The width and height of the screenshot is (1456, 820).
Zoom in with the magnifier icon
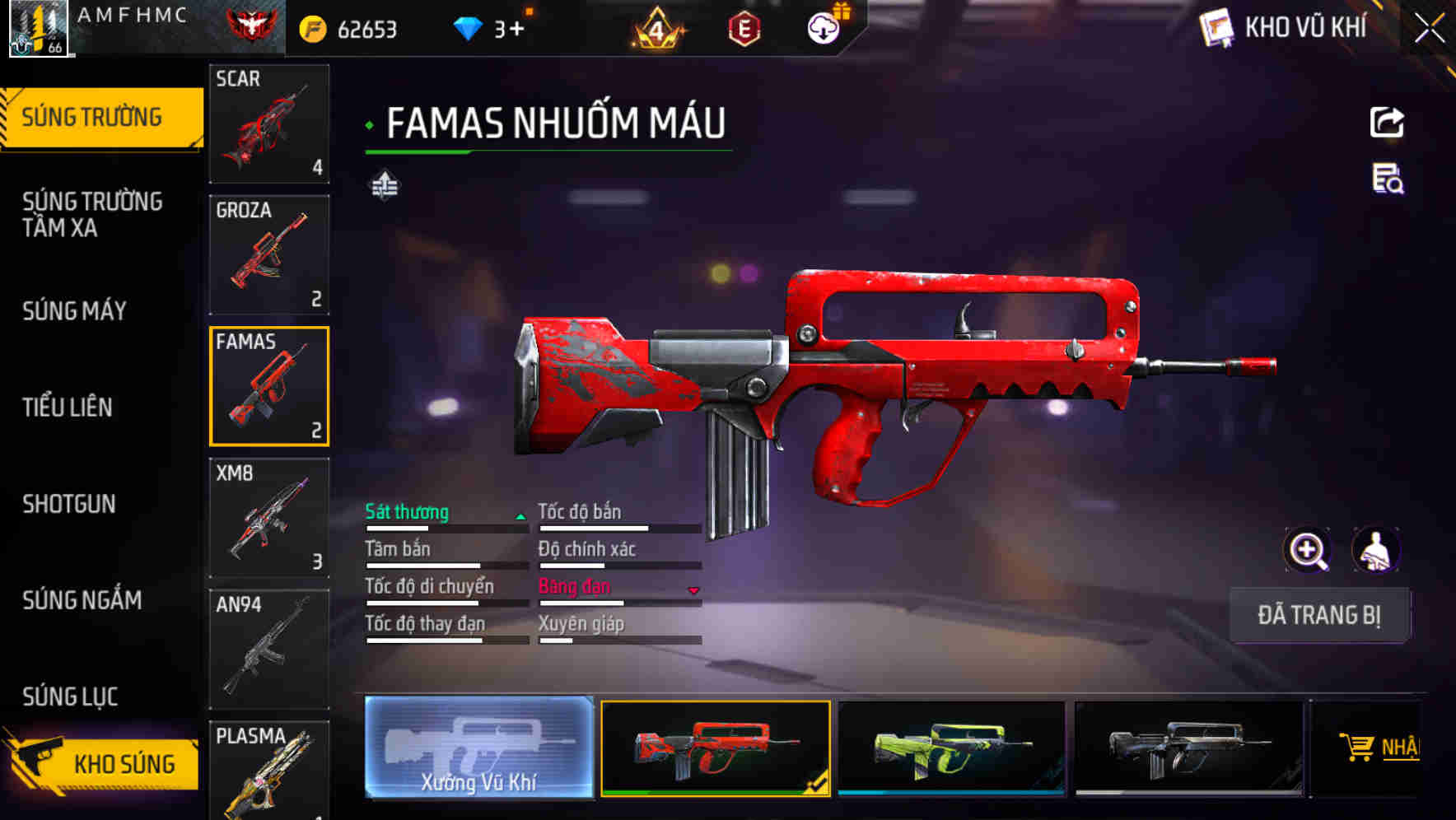pyautogui.click(x=1307, y=550)
